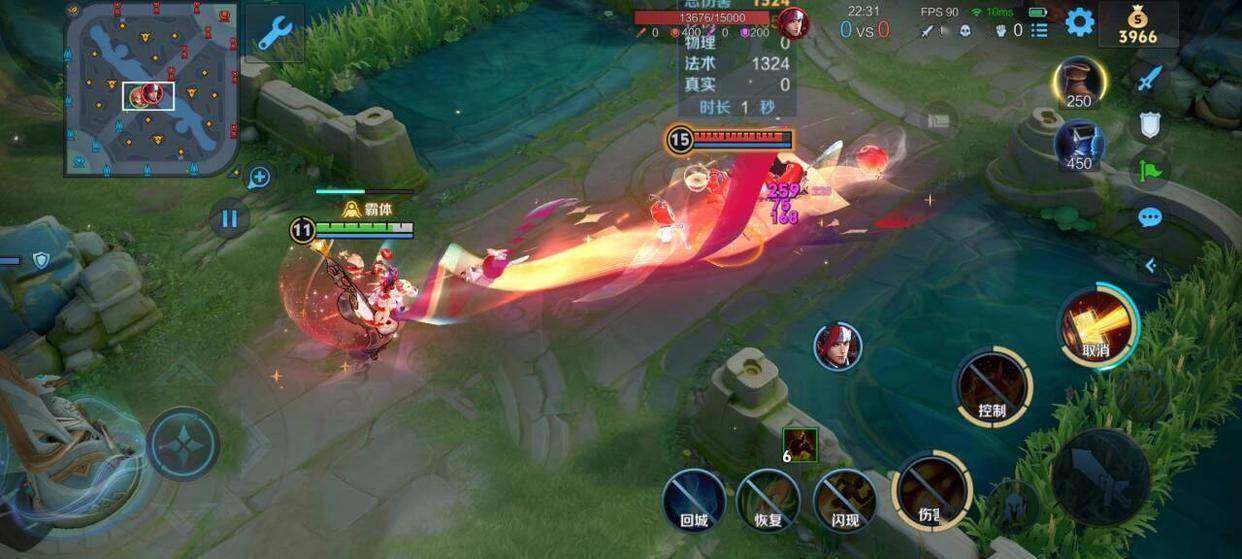1242x559 pixels.
Task: Cast the 闪现 Flash summoner spell
Action: [x=844, y=499]
